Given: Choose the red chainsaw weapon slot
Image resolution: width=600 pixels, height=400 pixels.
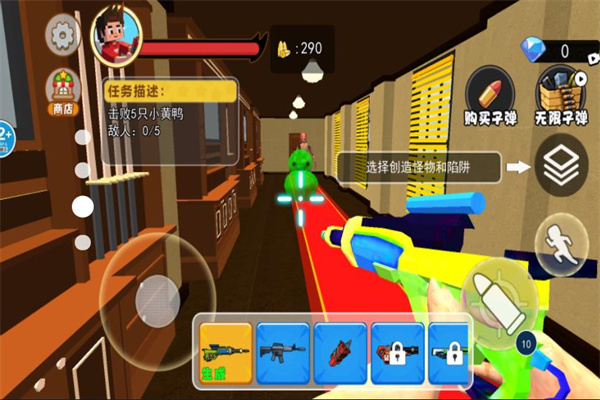Looking at the screenshot, I should click(x=340, y=352).
